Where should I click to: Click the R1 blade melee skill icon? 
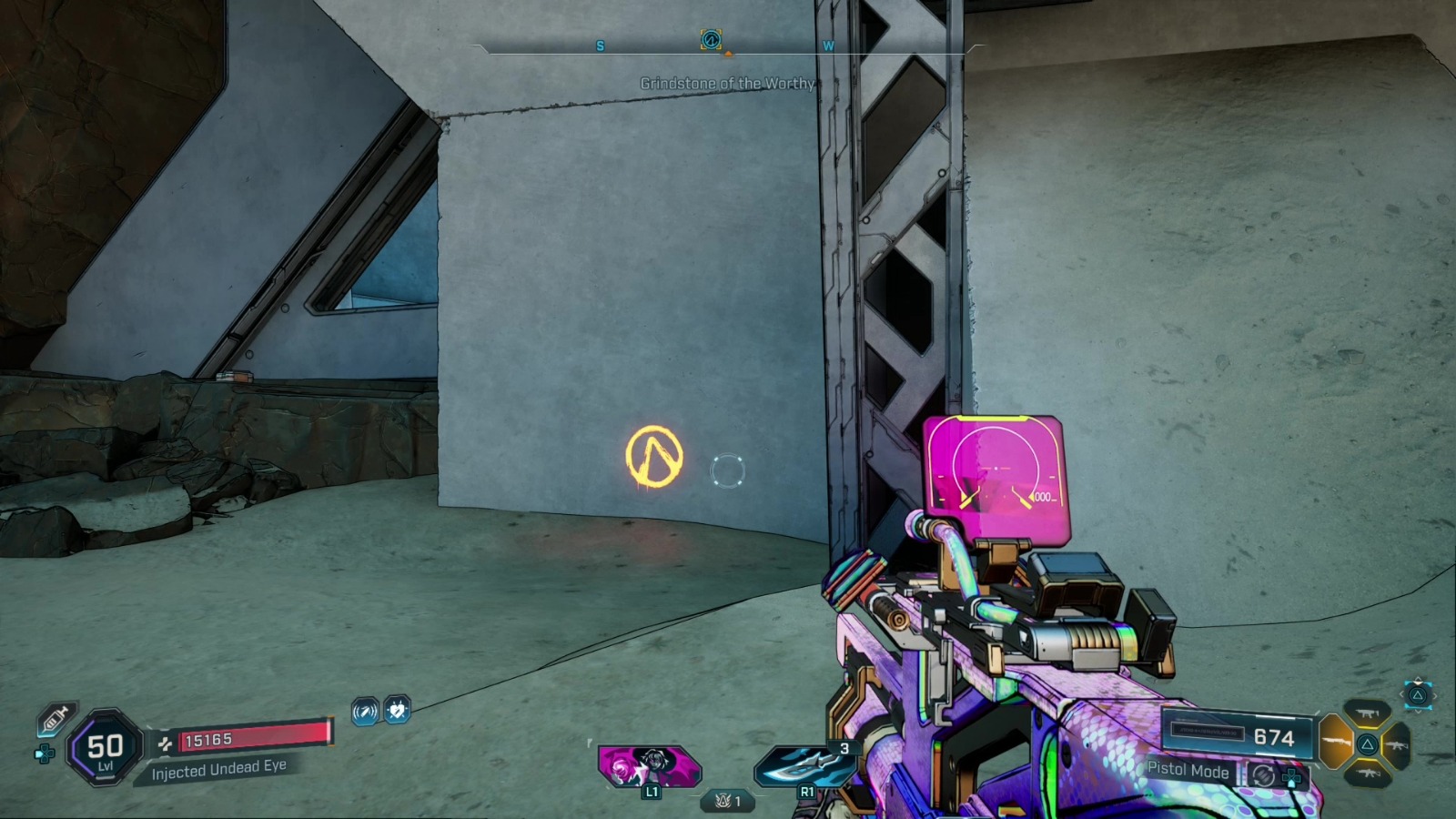(x=805, y=767)
